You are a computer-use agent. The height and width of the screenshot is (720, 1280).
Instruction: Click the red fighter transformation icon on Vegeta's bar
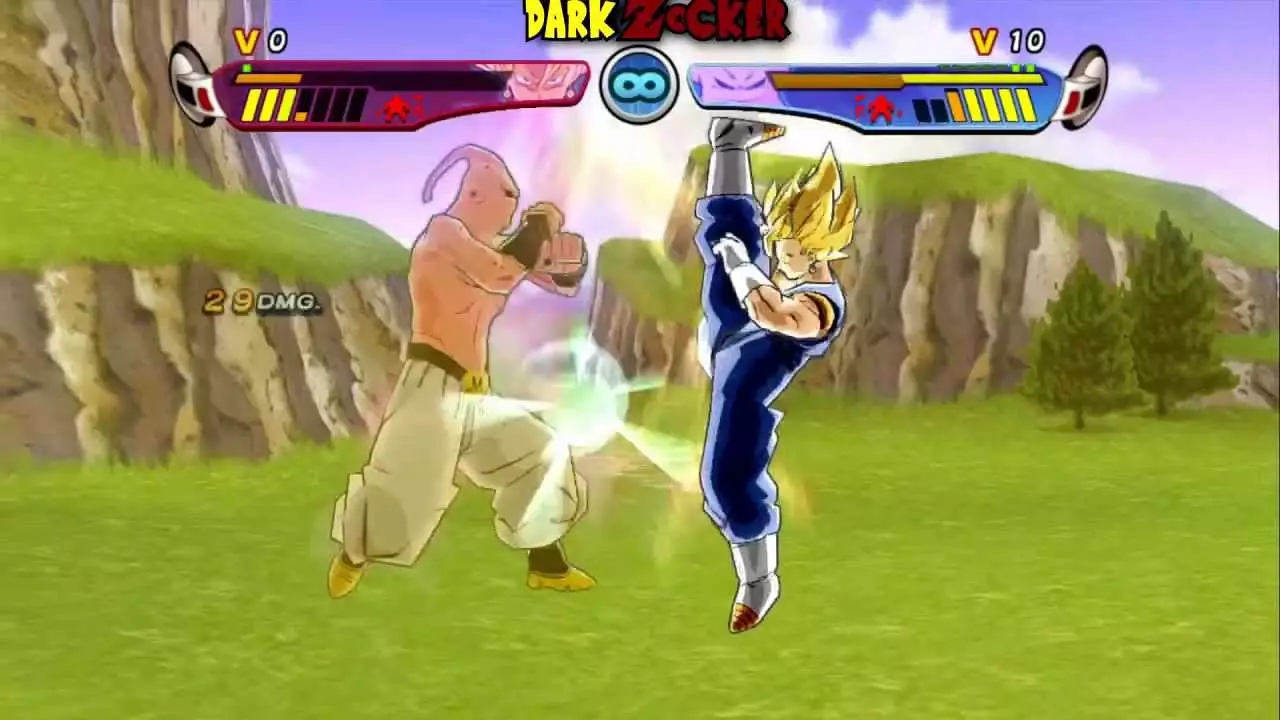point(880,105)
